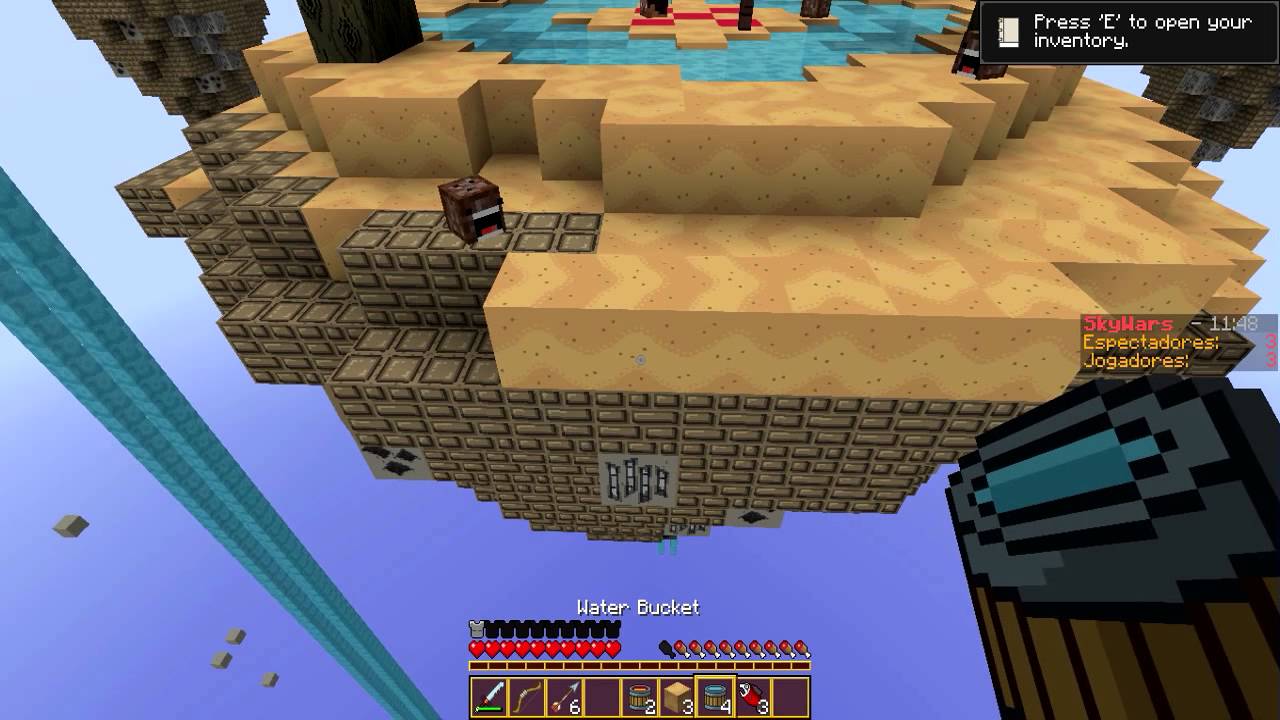Click the Water Bucket item name text

[x=637, y=607]
